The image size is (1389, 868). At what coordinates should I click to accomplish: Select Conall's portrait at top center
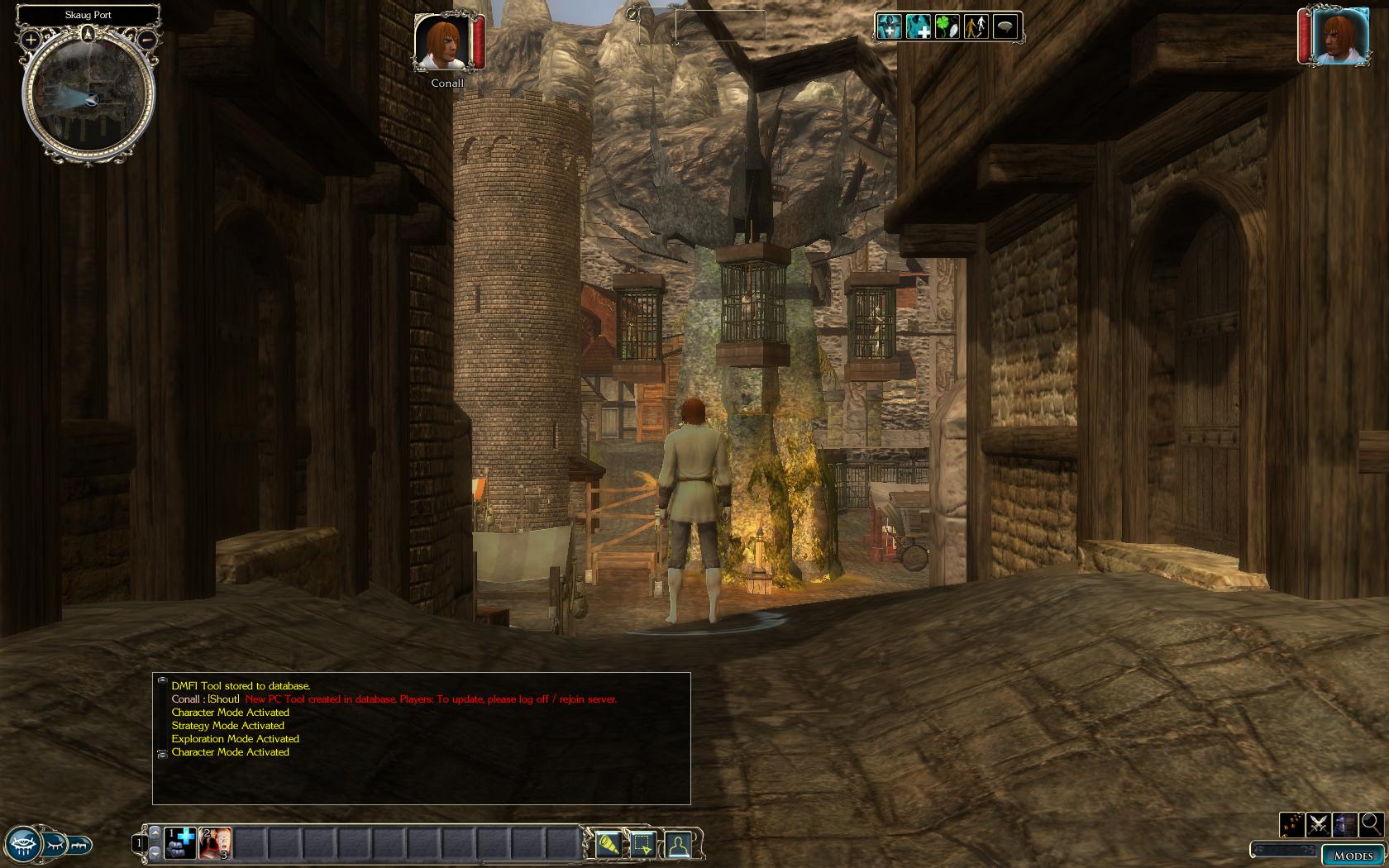point(442,41)
